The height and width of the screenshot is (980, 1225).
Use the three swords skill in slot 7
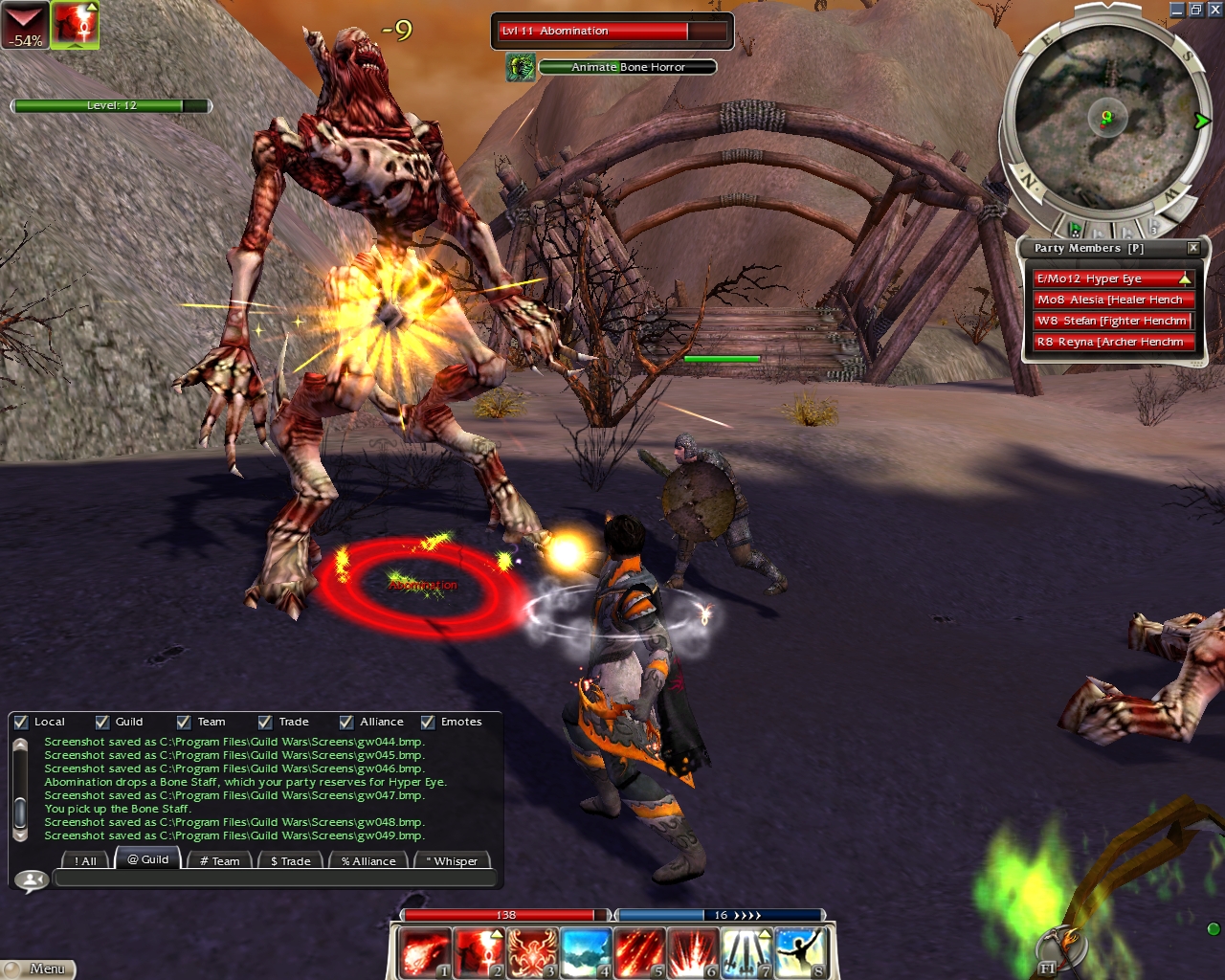pyautogui.click(x=746, y=953)
